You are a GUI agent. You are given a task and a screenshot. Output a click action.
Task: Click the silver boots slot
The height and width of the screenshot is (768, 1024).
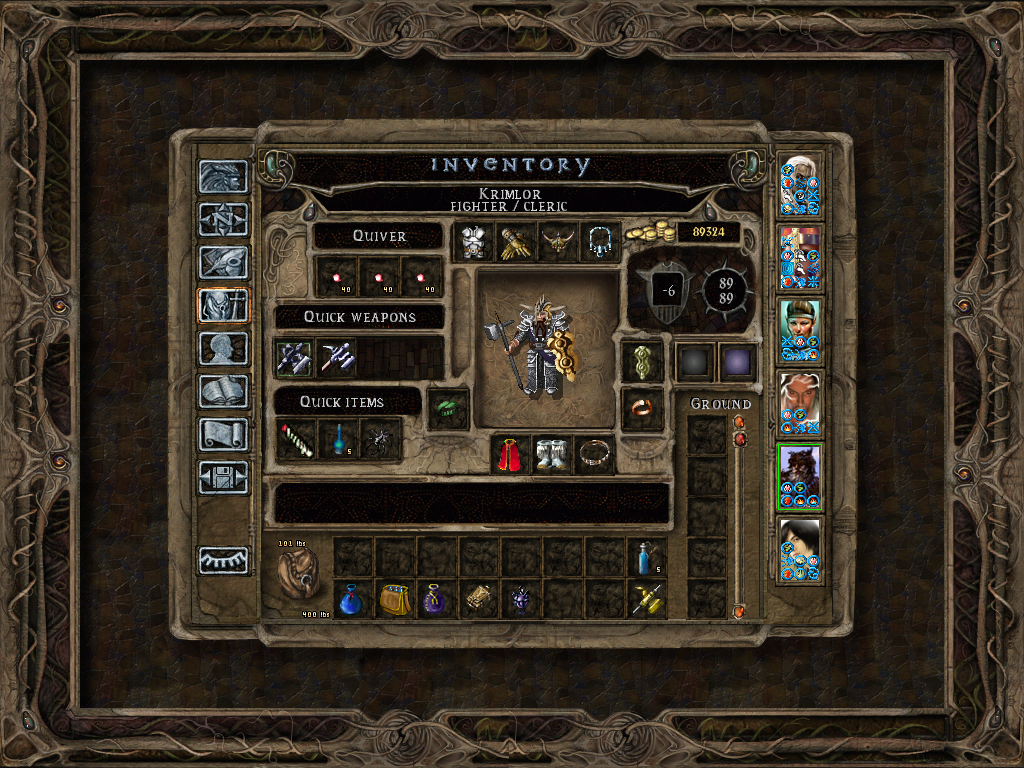(x=552, y=454)
